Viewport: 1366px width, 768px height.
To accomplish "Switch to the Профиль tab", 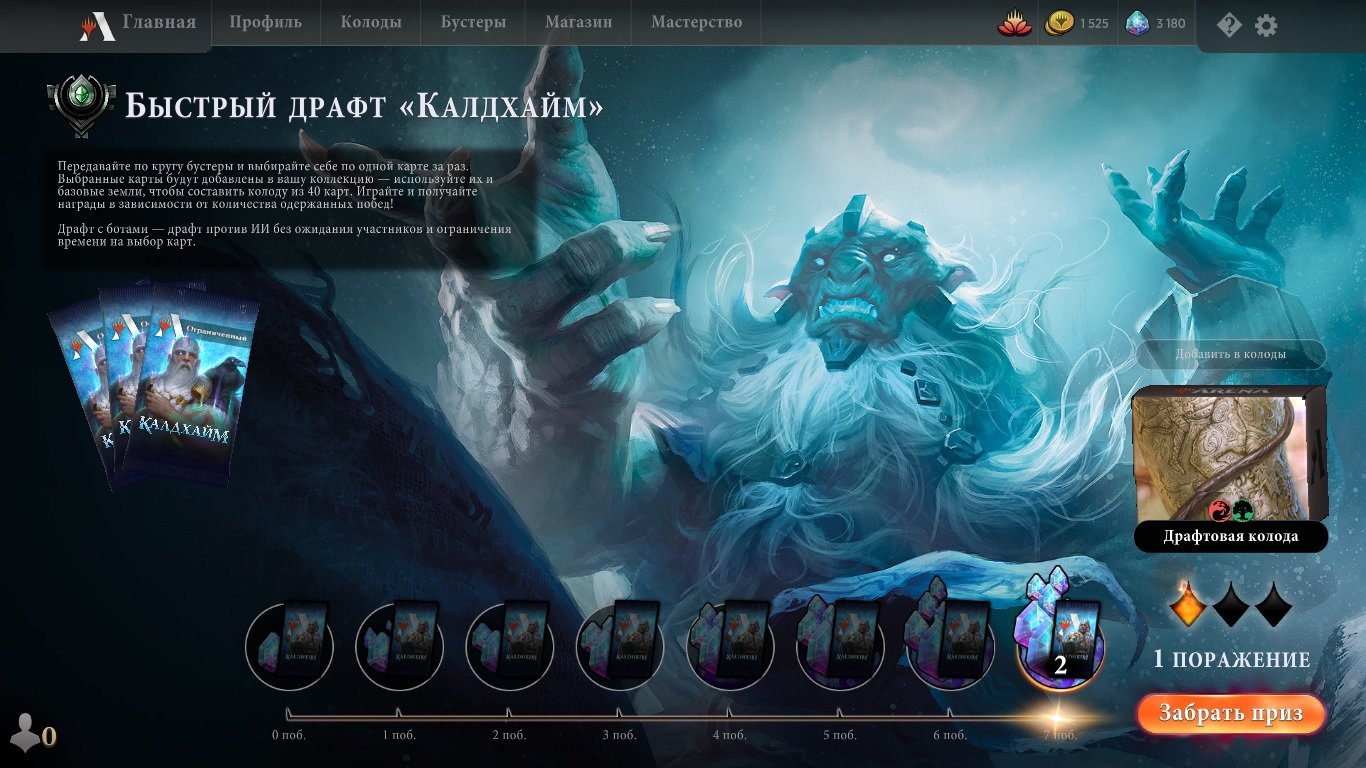I will (x=266, y=20).
